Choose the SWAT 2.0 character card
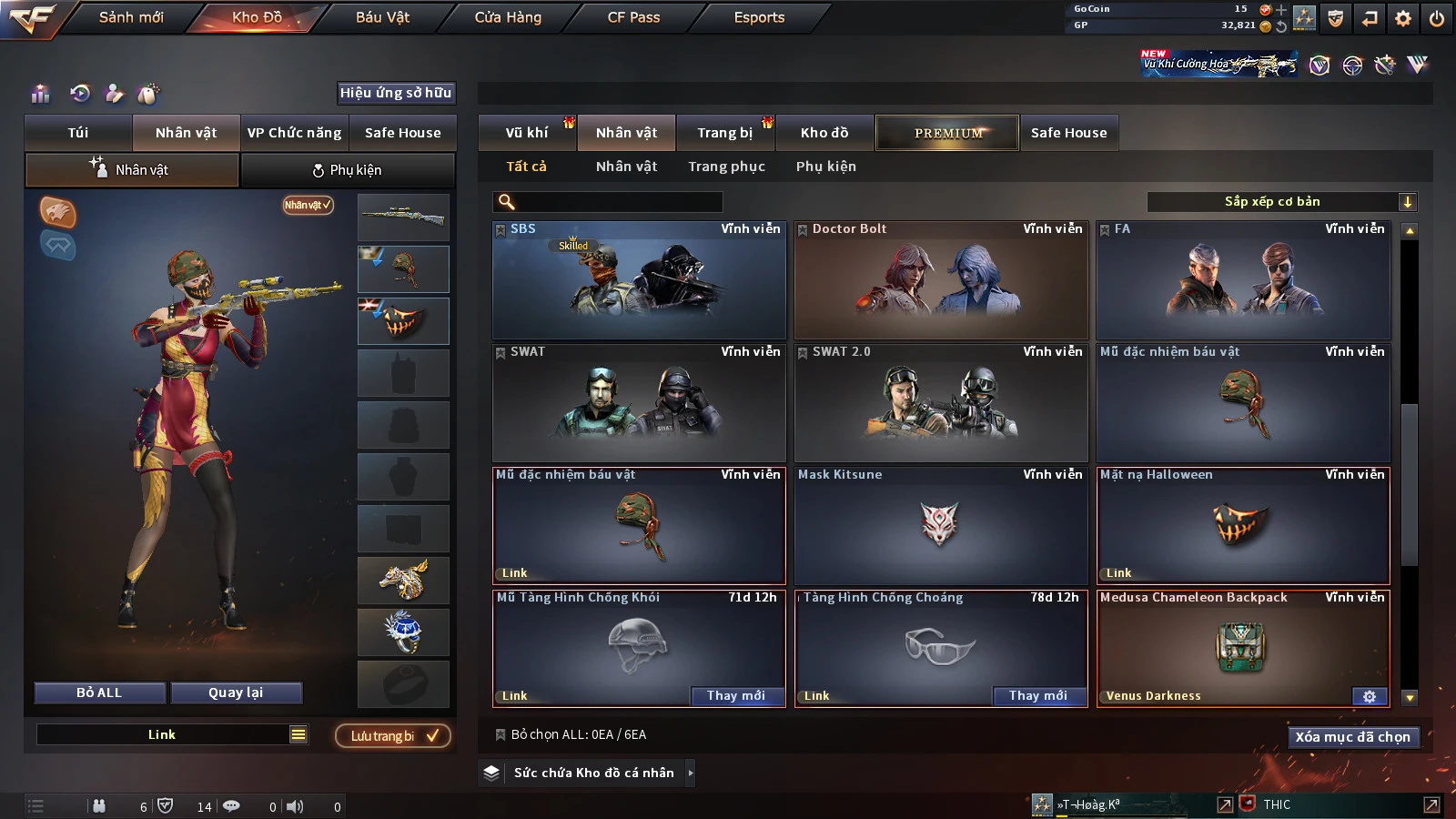The image size is (1456, 819). pos(941,403)
